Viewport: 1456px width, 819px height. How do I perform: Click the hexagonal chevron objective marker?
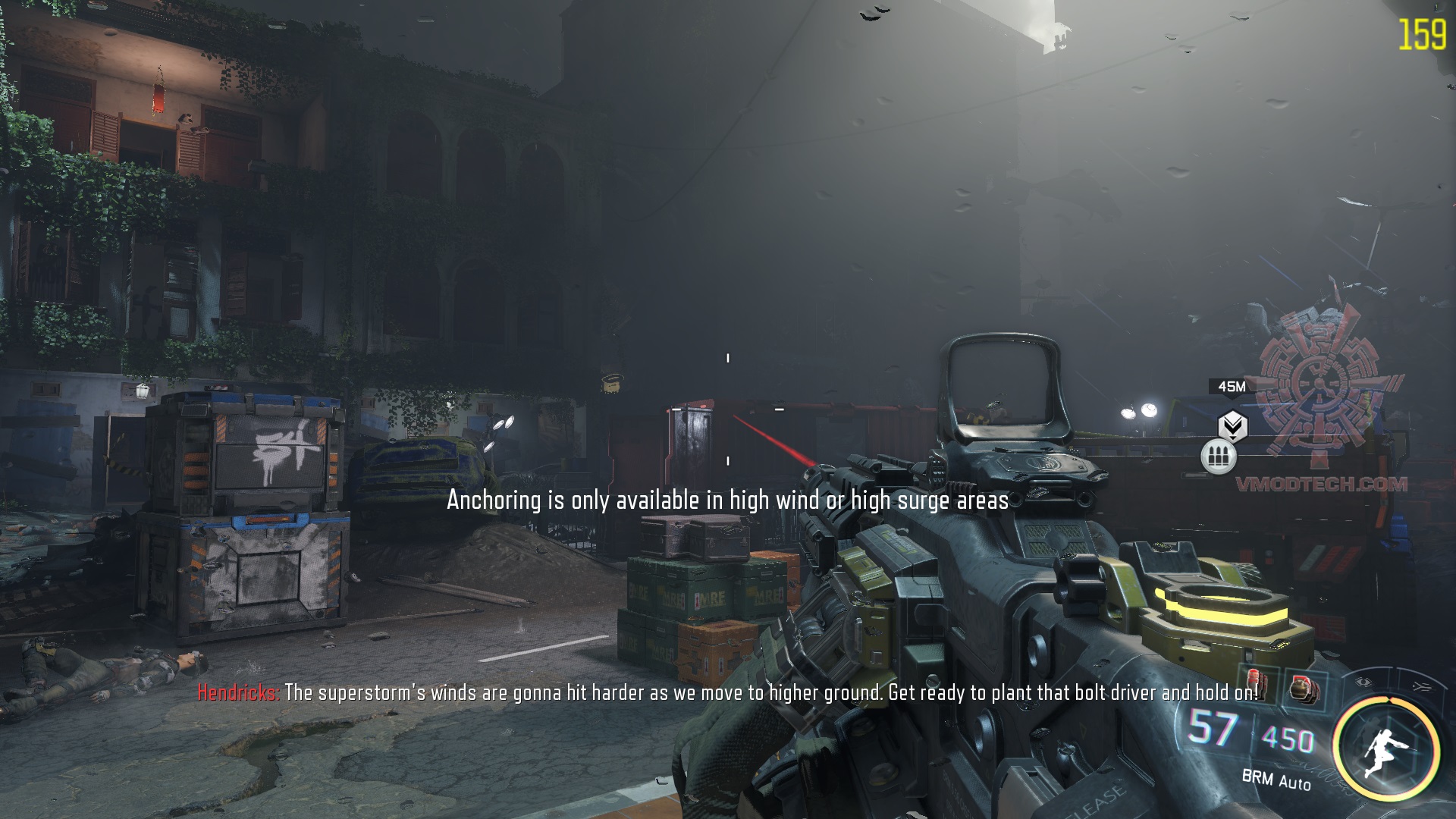[x=1232, y=425]
